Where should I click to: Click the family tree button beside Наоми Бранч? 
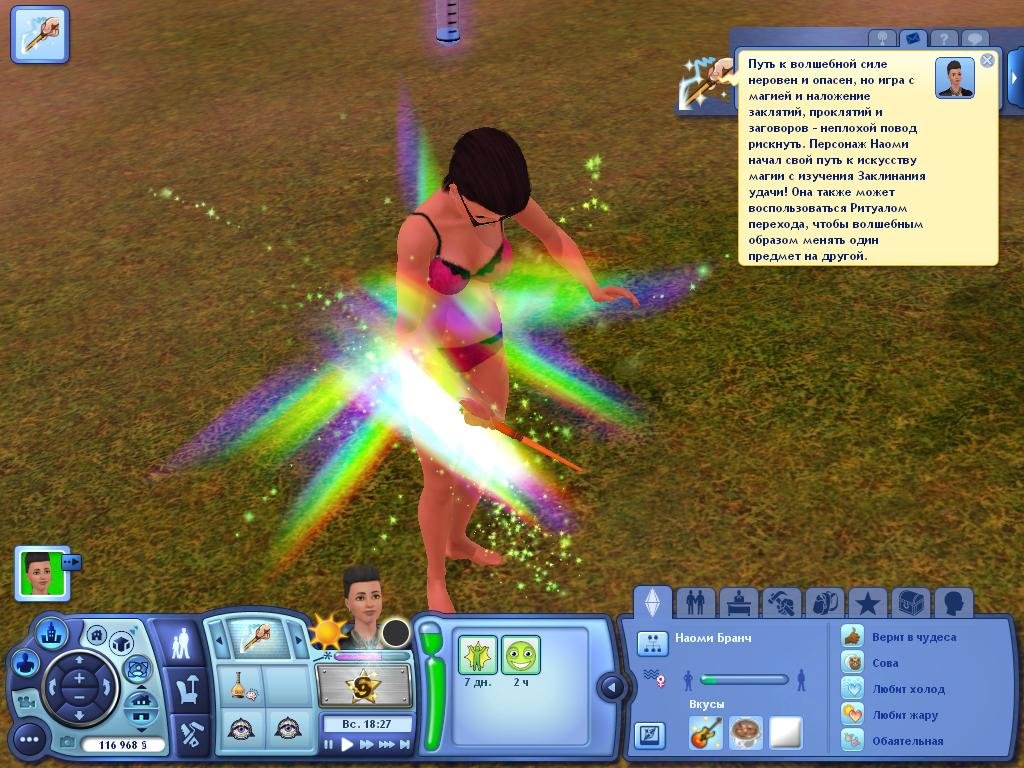[x=652, y=643]
